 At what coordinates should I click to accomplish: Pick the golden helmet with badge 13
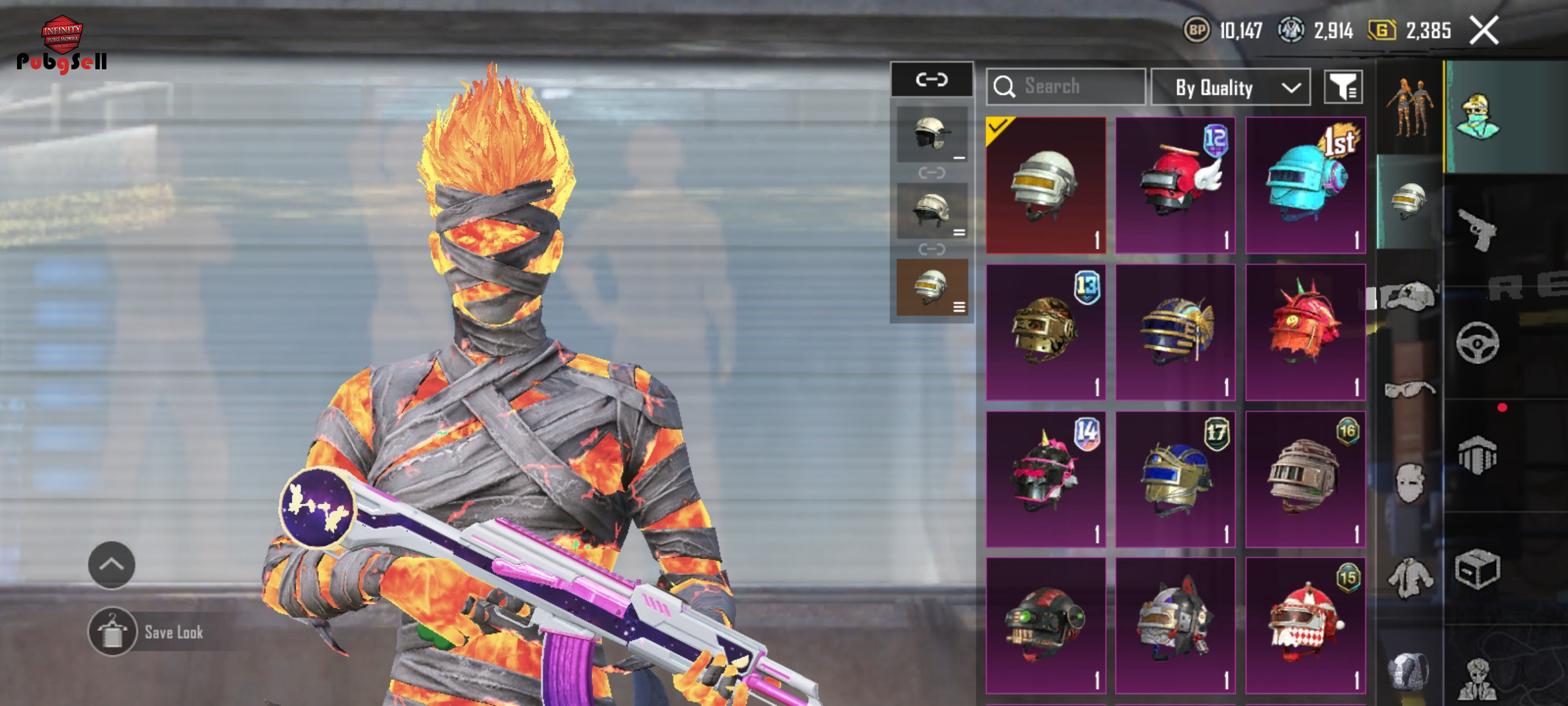1046,332
